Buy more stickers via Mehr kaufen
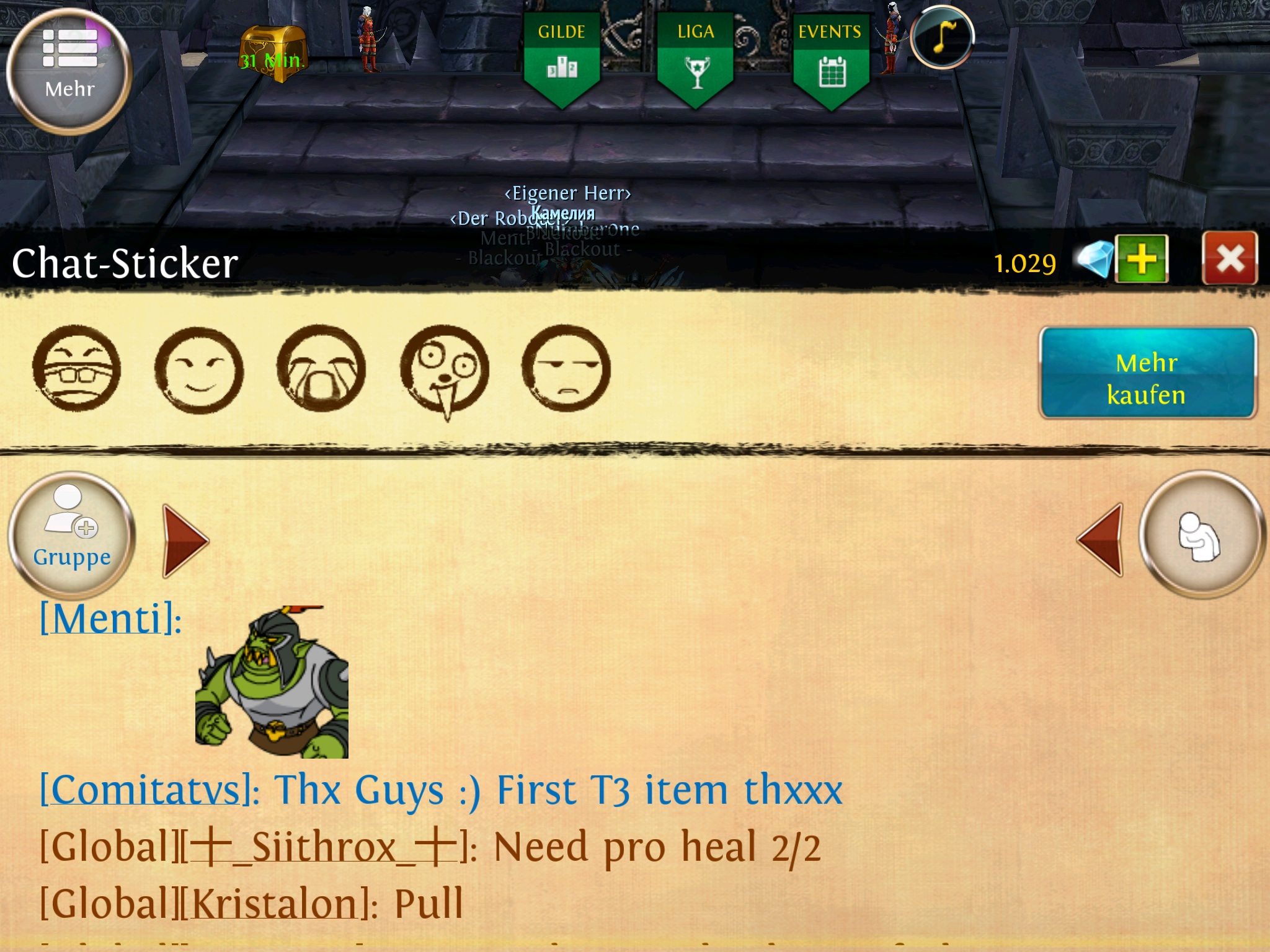This screenshot has width=1270, height=952. pos(1147,373)
